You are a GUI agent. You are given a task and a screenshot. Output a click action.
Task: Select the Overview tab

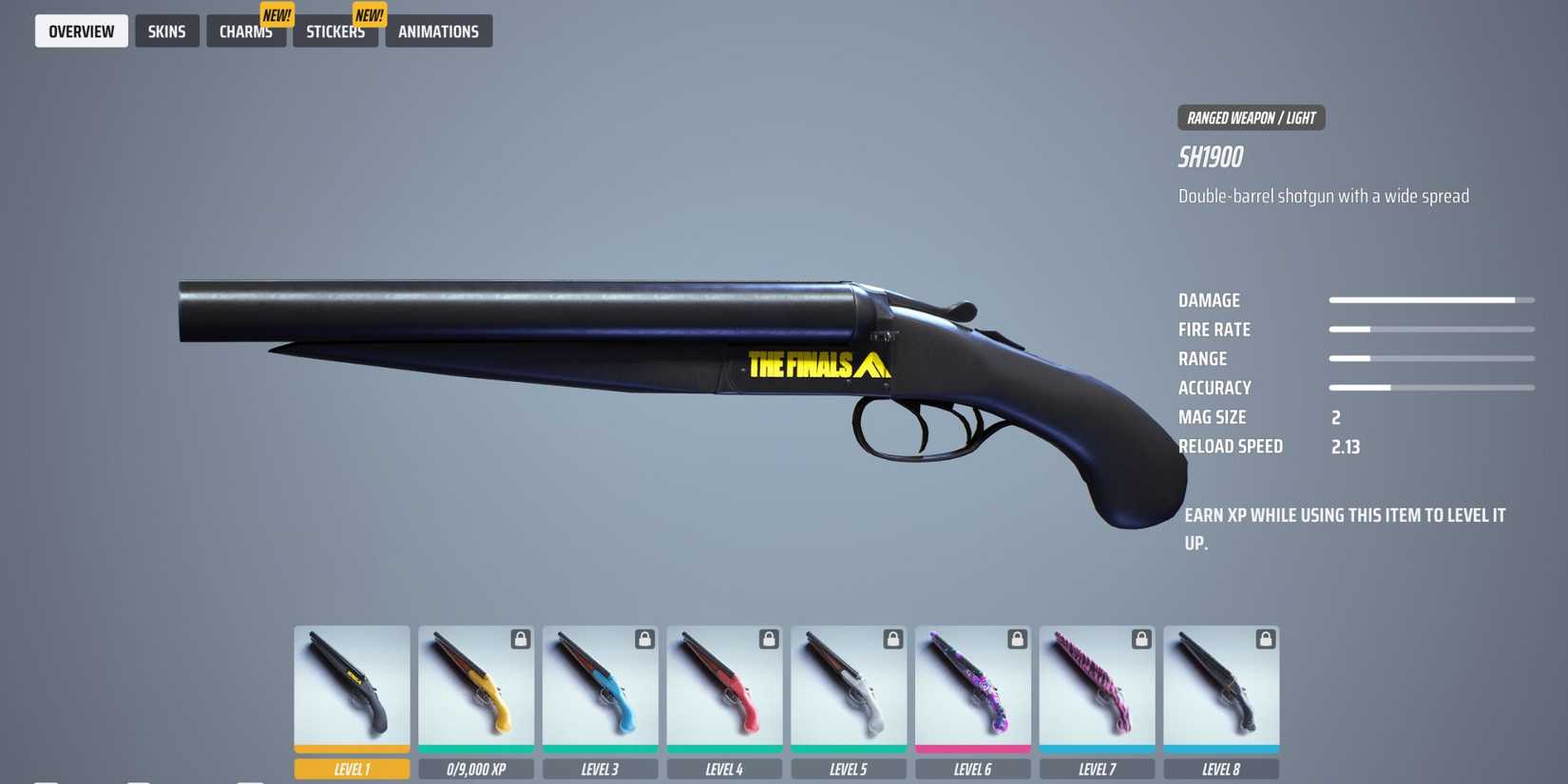coord(81,30)
